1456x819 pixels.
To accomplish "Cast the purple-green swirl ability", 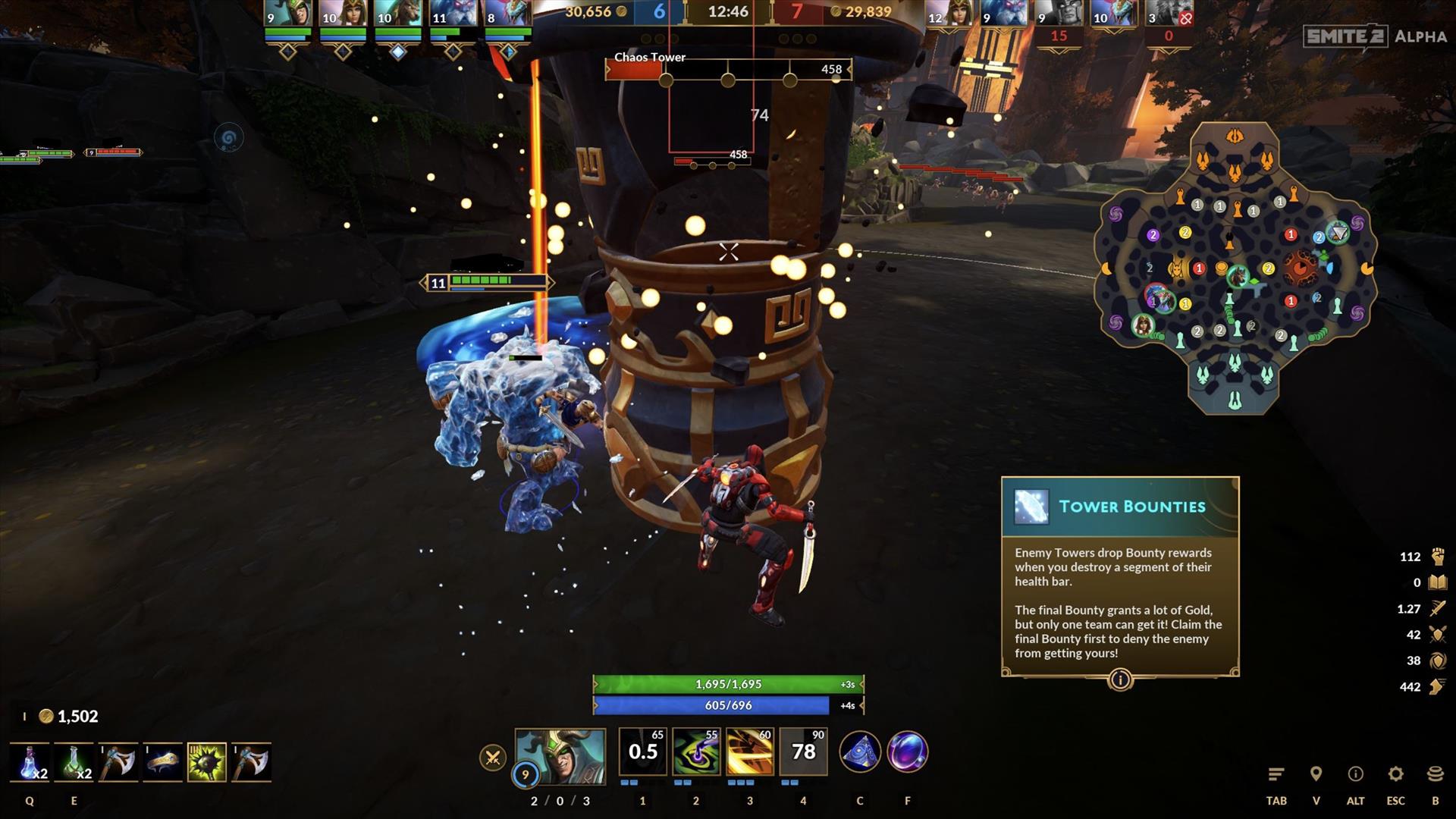I will 695,752.
